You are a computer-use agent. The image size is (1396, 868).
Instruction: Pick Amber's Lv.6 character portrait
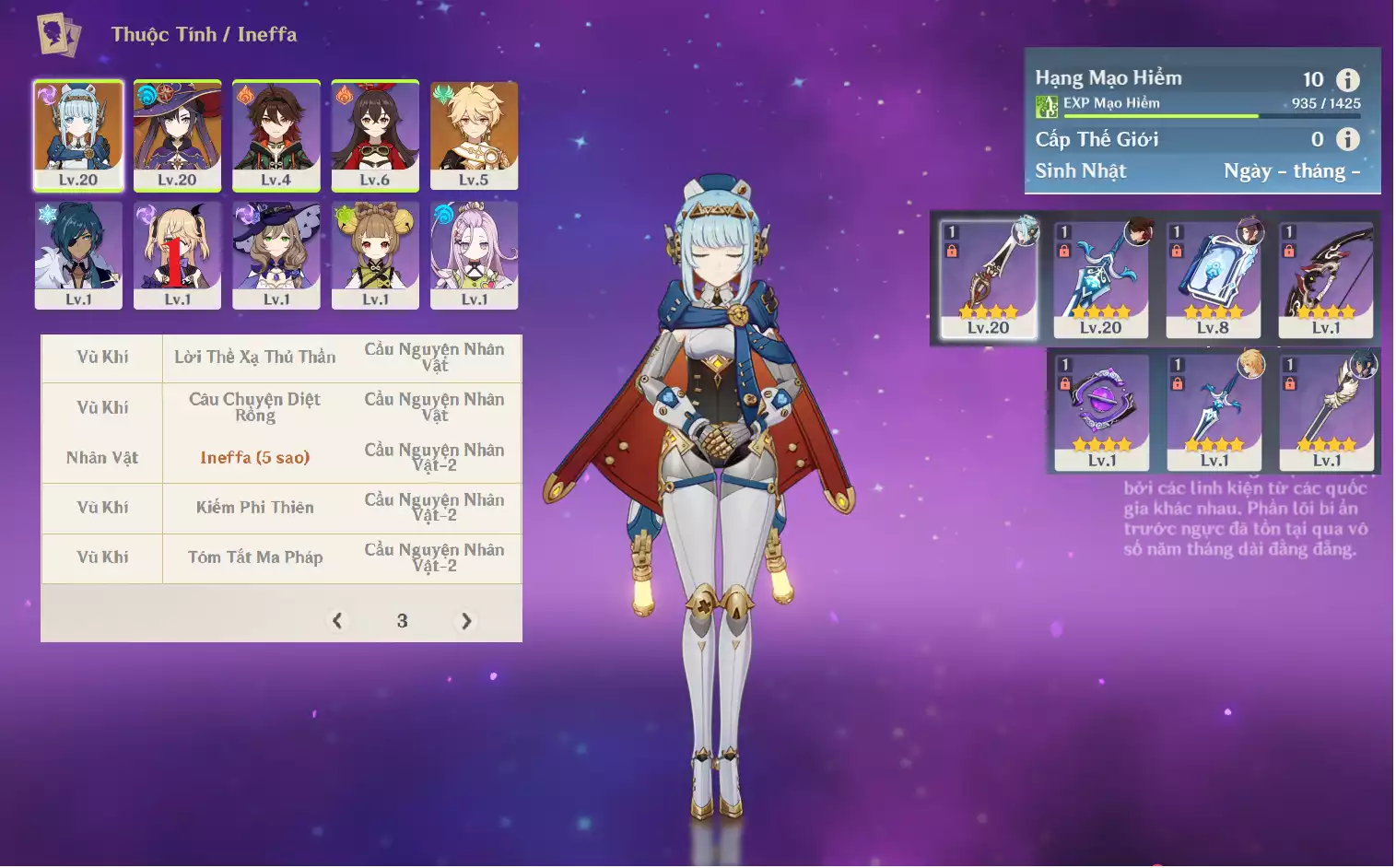click(x=375, y=135)
